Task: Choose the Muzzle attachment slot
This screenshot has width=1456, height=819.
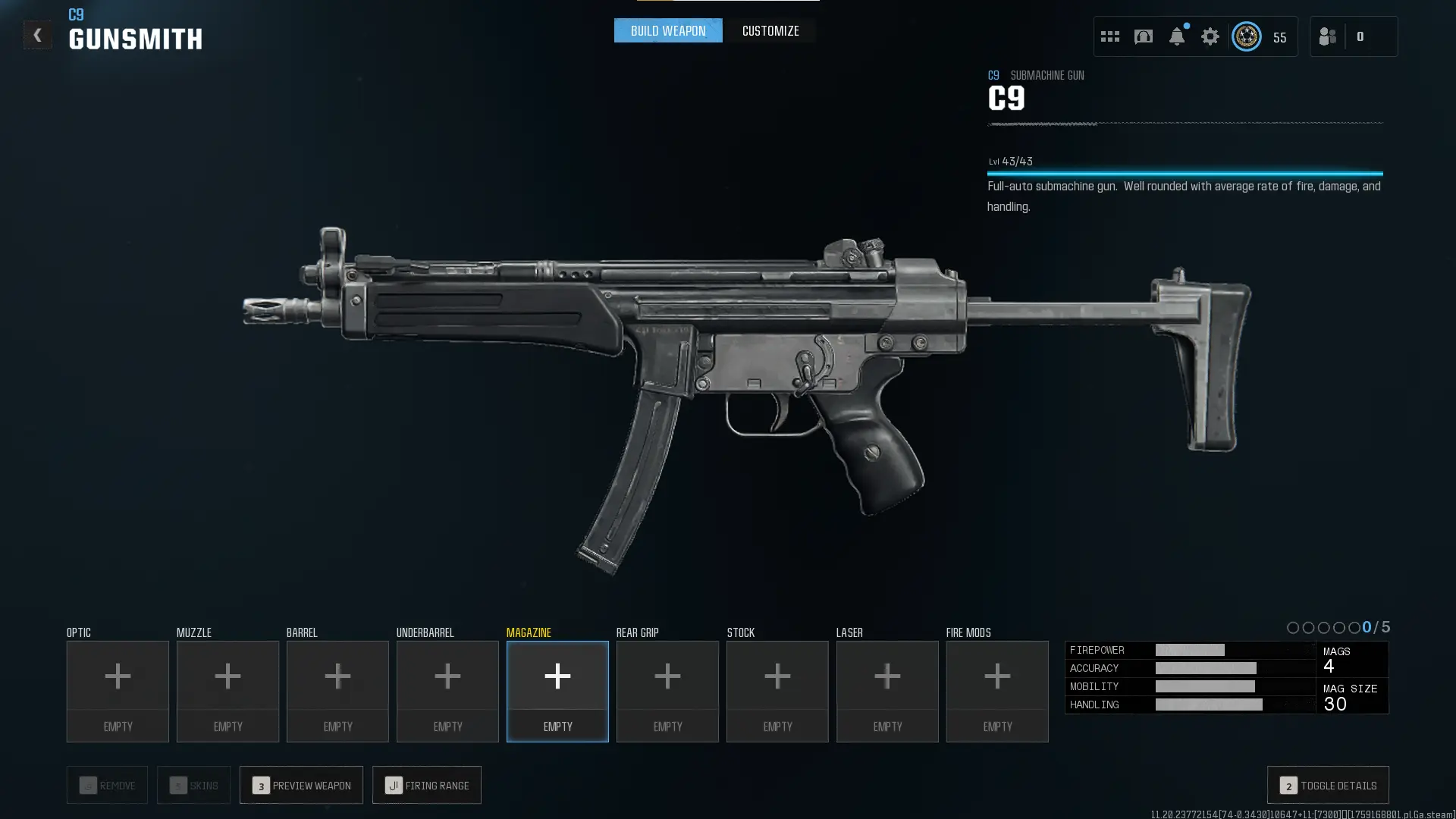Action: pos(227,691)
